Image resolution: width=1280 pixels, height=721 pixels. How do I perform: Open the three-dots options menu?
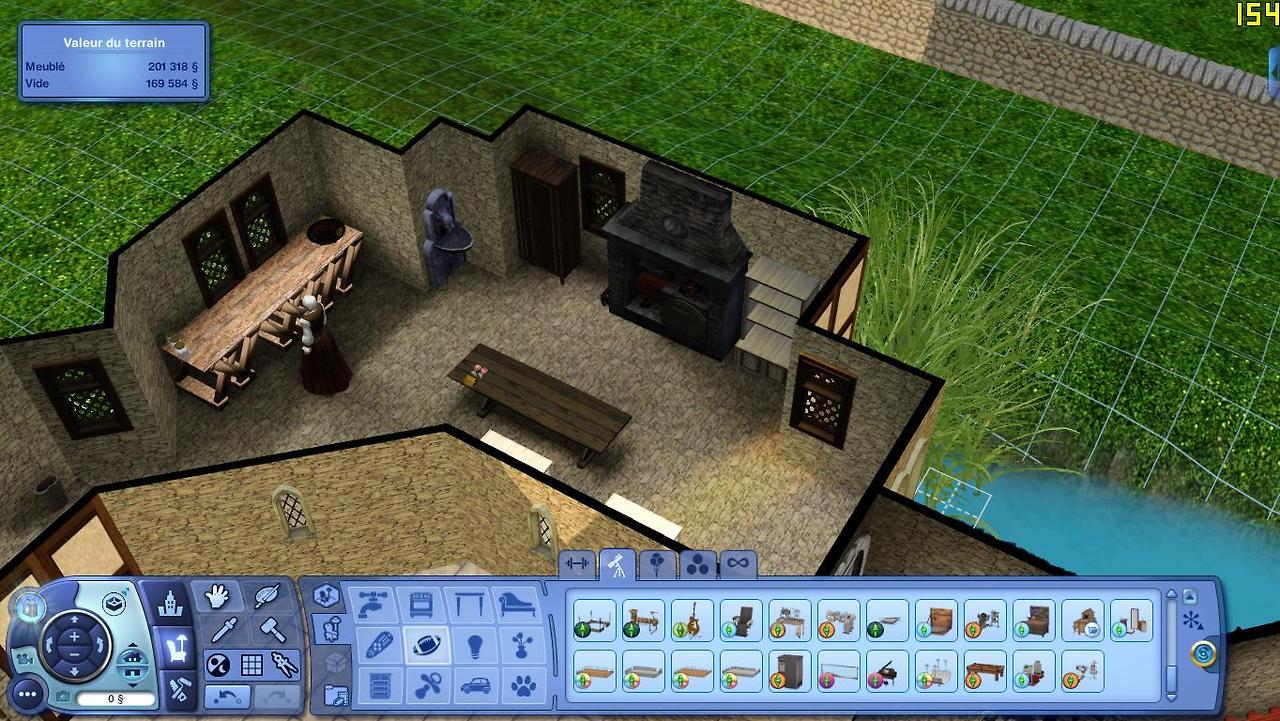pyautogui.click(x=27, y=692)
